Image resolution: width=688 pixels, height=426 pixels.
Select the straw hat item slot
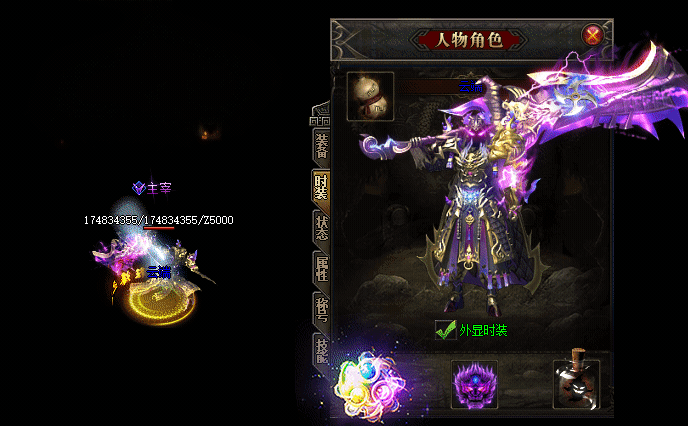point(370,96)
